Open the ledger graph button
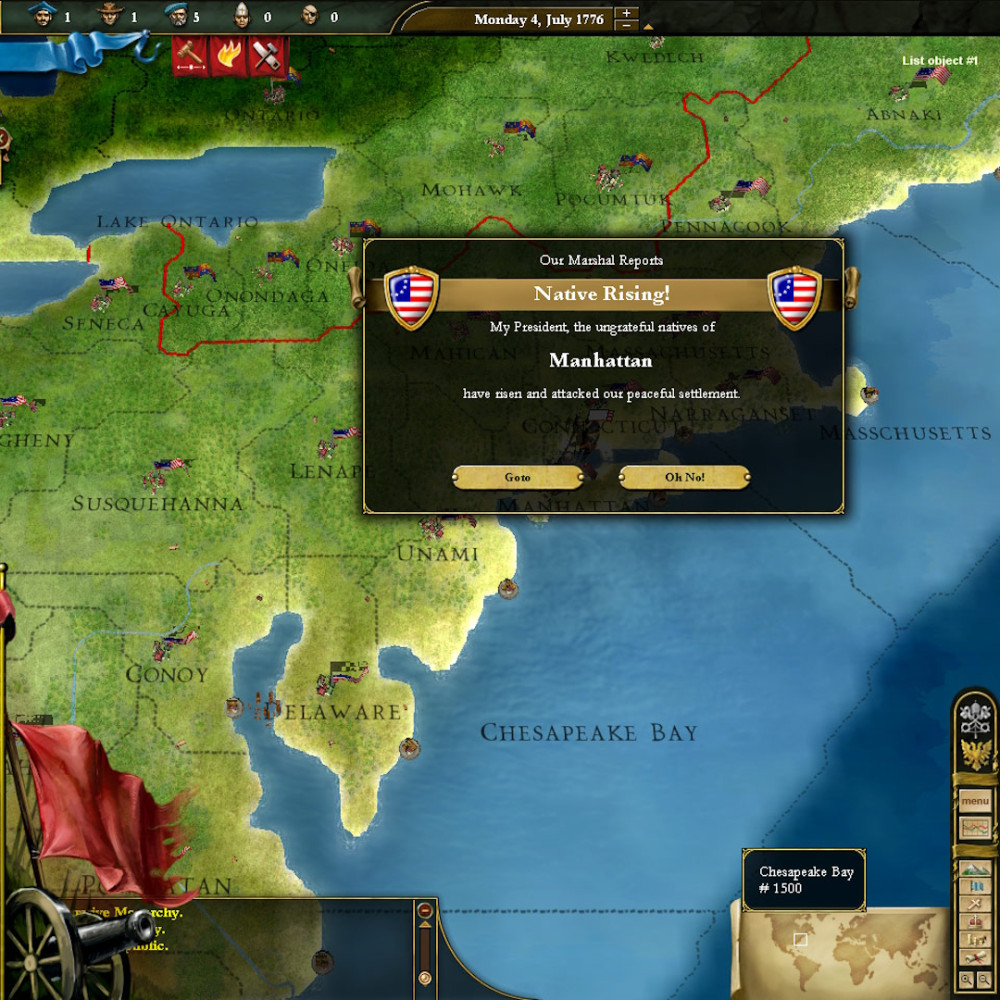This screenshot has width=1000, height=1000. coord(974,828)
